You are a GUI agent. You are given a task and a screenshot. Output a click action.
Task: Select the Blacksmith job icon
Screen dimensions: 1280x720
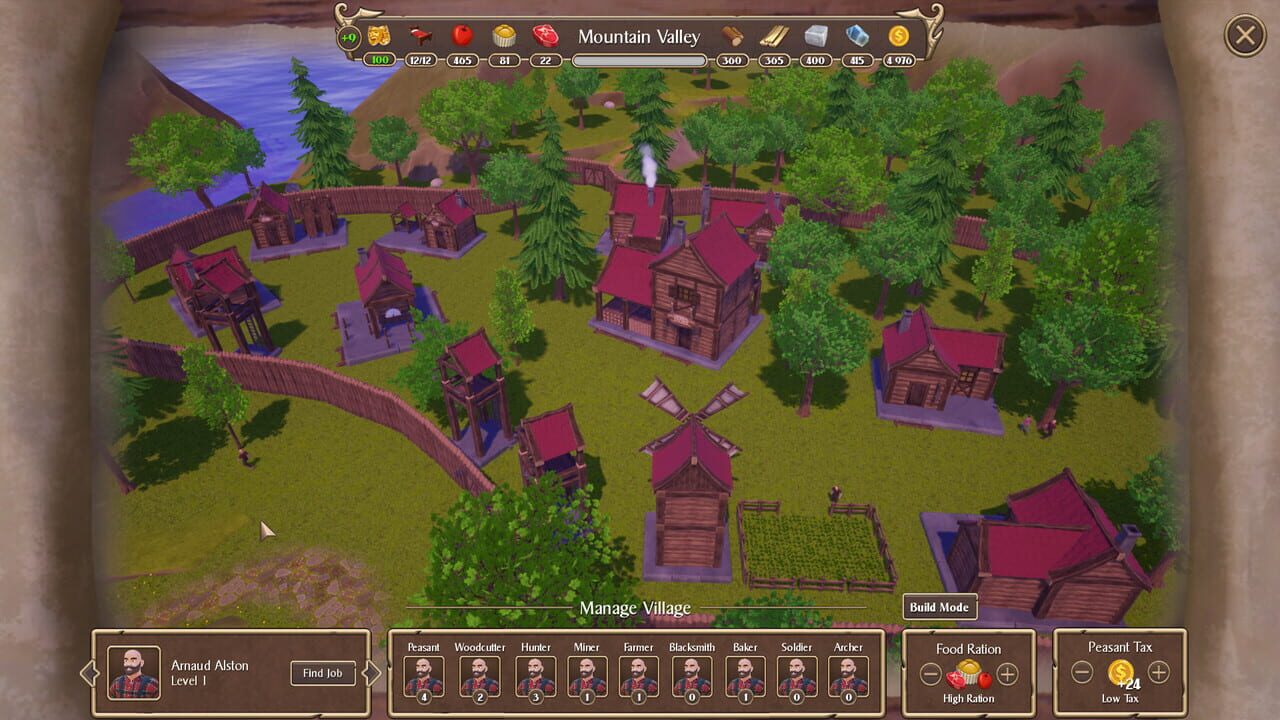[x=691, y=674]
